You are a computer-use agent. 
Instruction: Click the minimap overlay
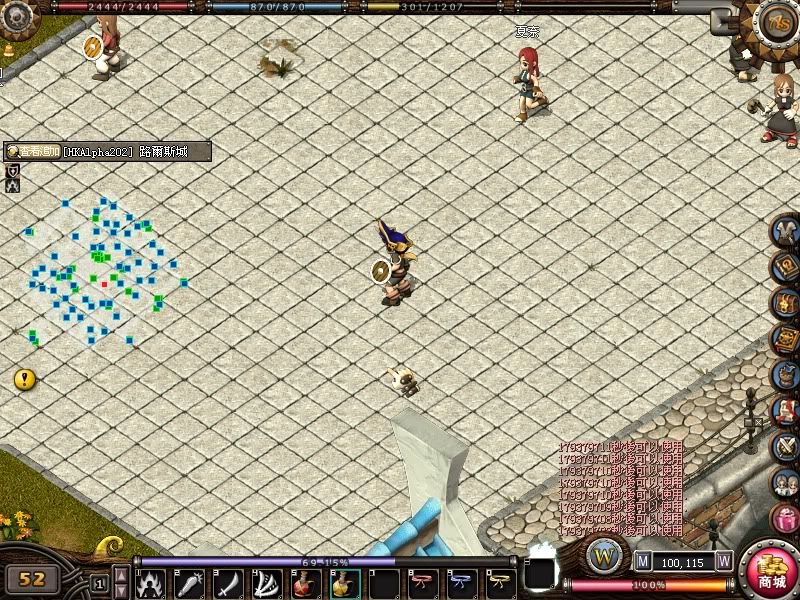pos(105,270)
